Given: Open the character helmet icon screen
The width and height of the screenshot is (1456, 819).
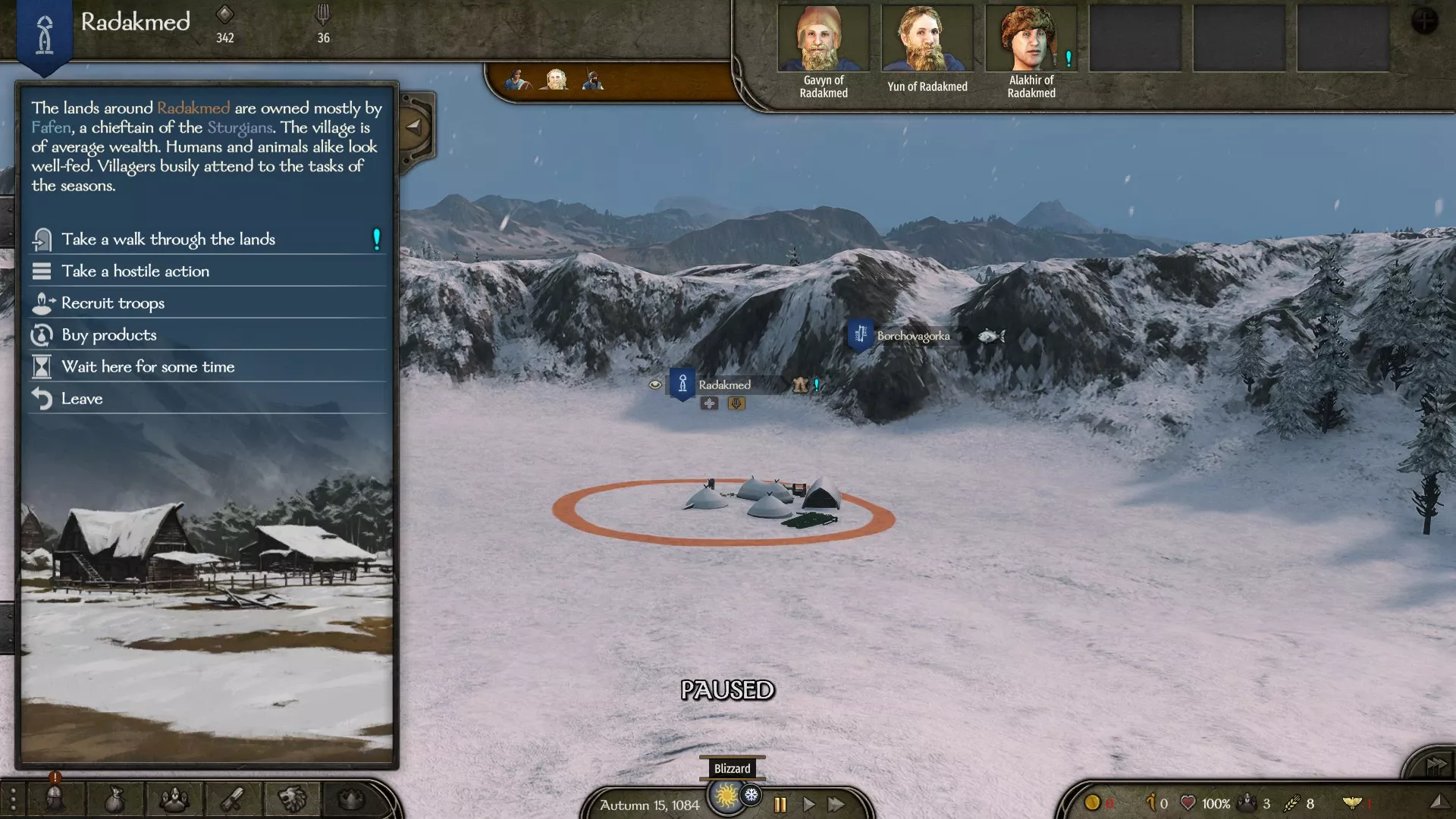Looking at the screenshot, I should (55, 799).
